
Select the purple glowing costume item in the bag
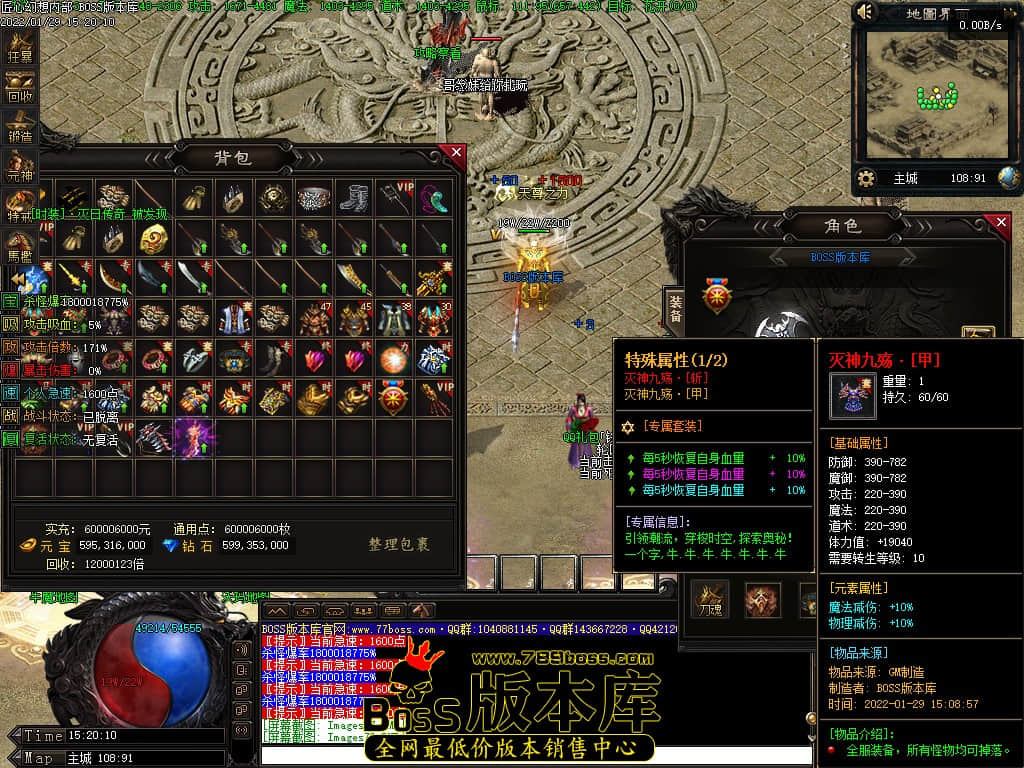194,438
